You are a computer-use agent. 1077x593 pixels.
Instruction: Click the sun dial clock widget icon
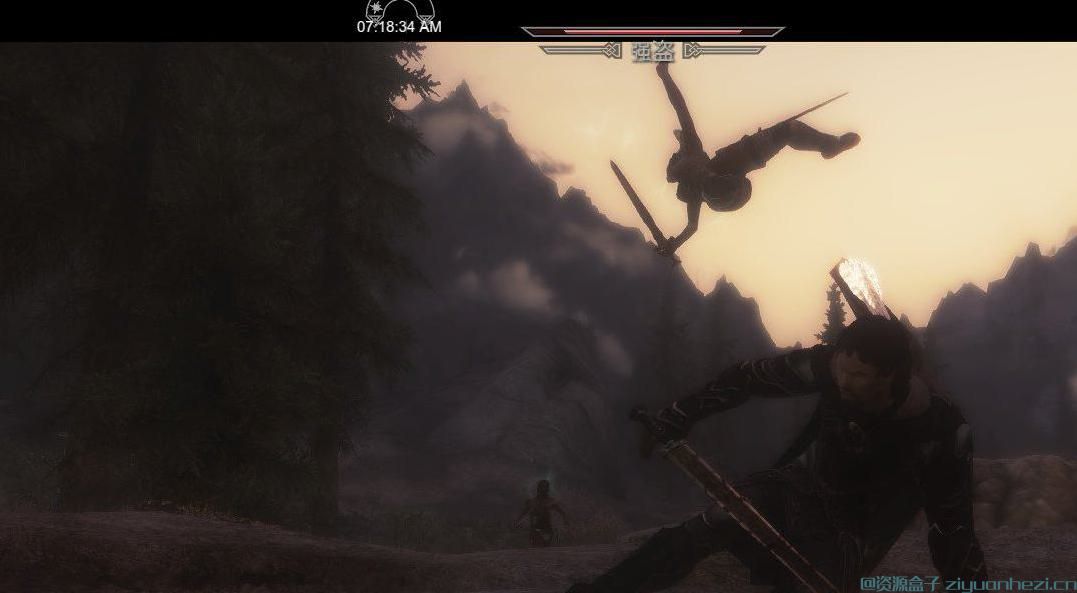(x=399, y=11)
